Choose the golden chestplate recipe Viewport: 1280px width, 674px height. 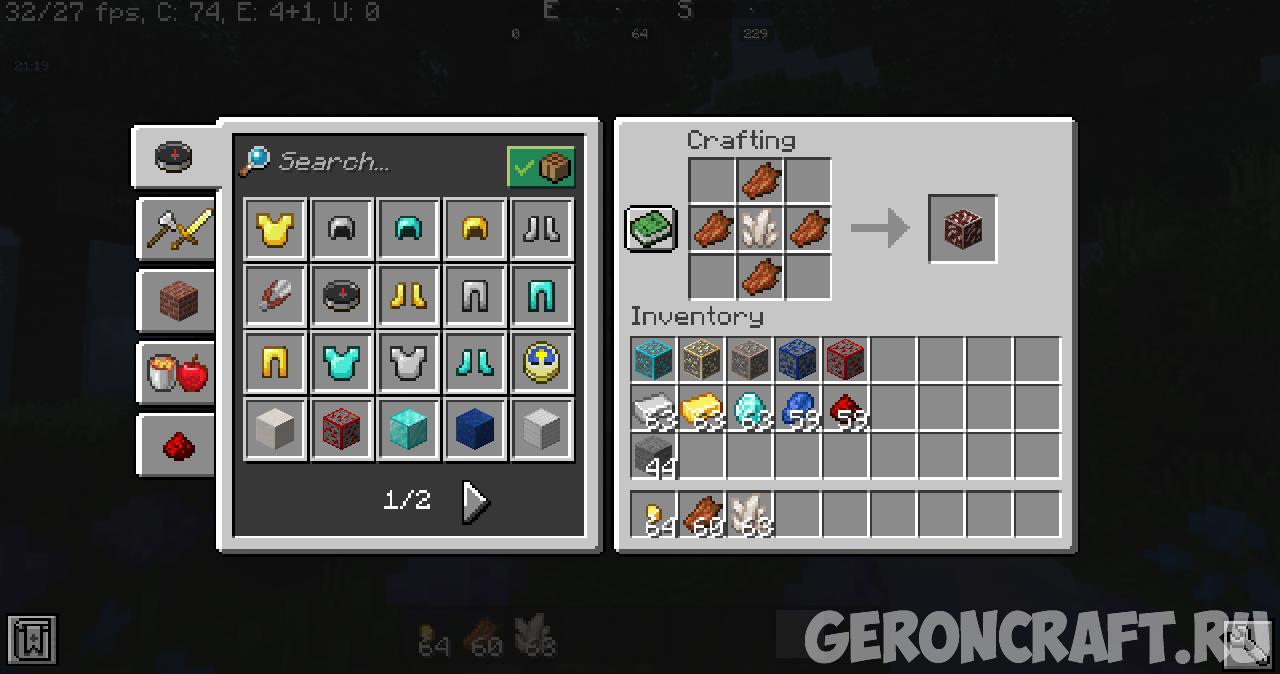point(275,230)
